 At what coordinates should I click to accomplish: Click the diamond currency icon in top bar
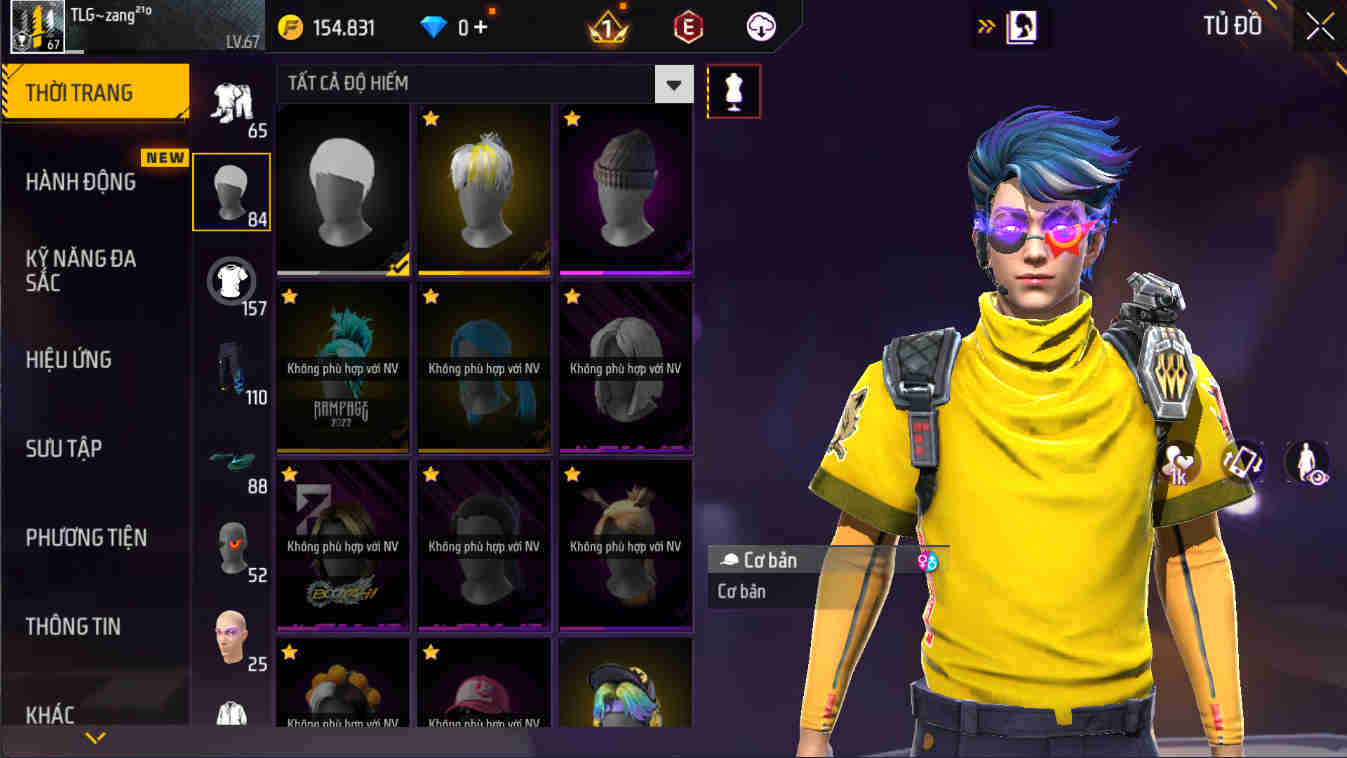(x=434, y=27)
